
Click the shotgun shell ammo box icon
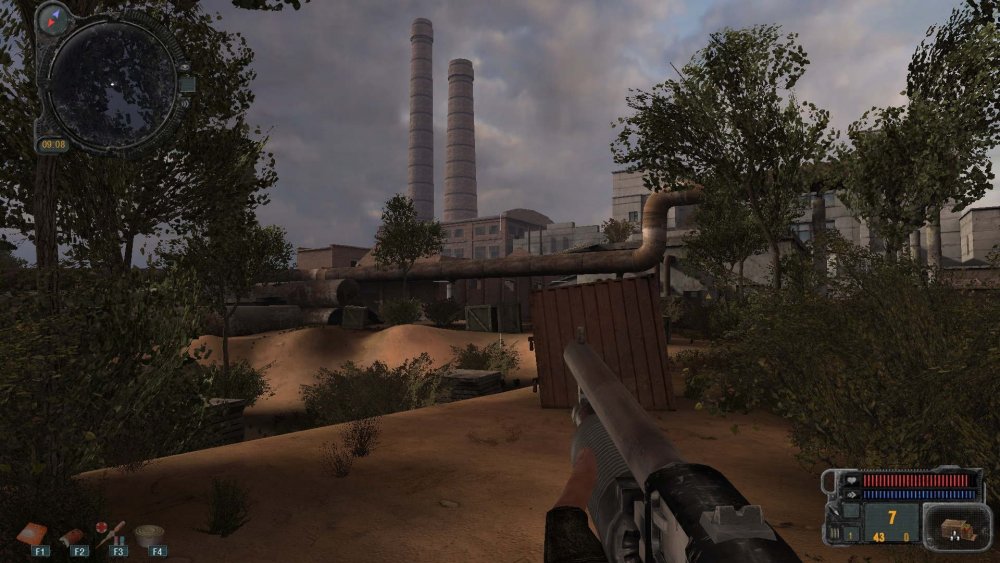tap(957, 526)
